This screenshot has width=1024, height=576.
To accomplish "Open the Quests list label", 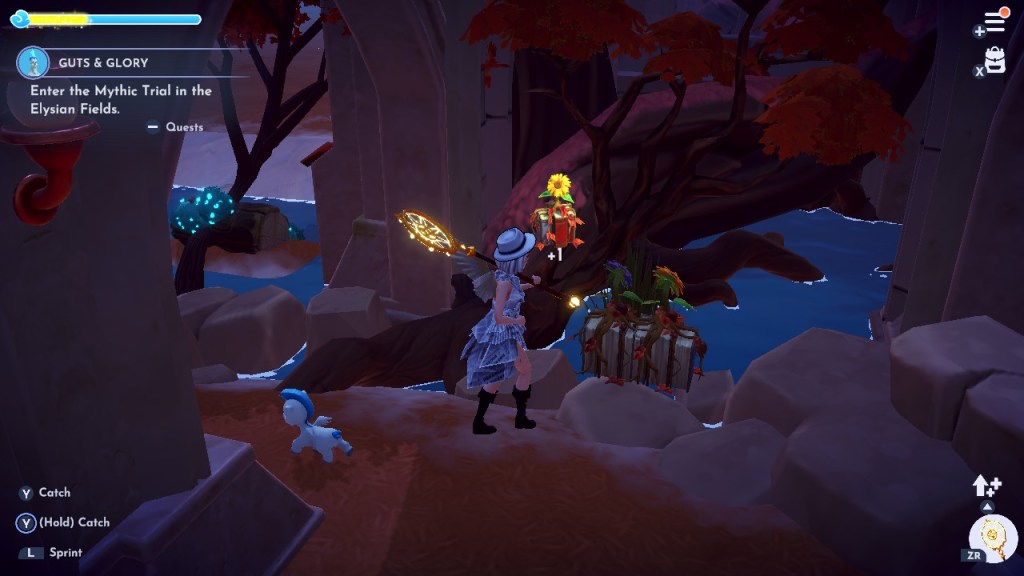I will 184,127.
